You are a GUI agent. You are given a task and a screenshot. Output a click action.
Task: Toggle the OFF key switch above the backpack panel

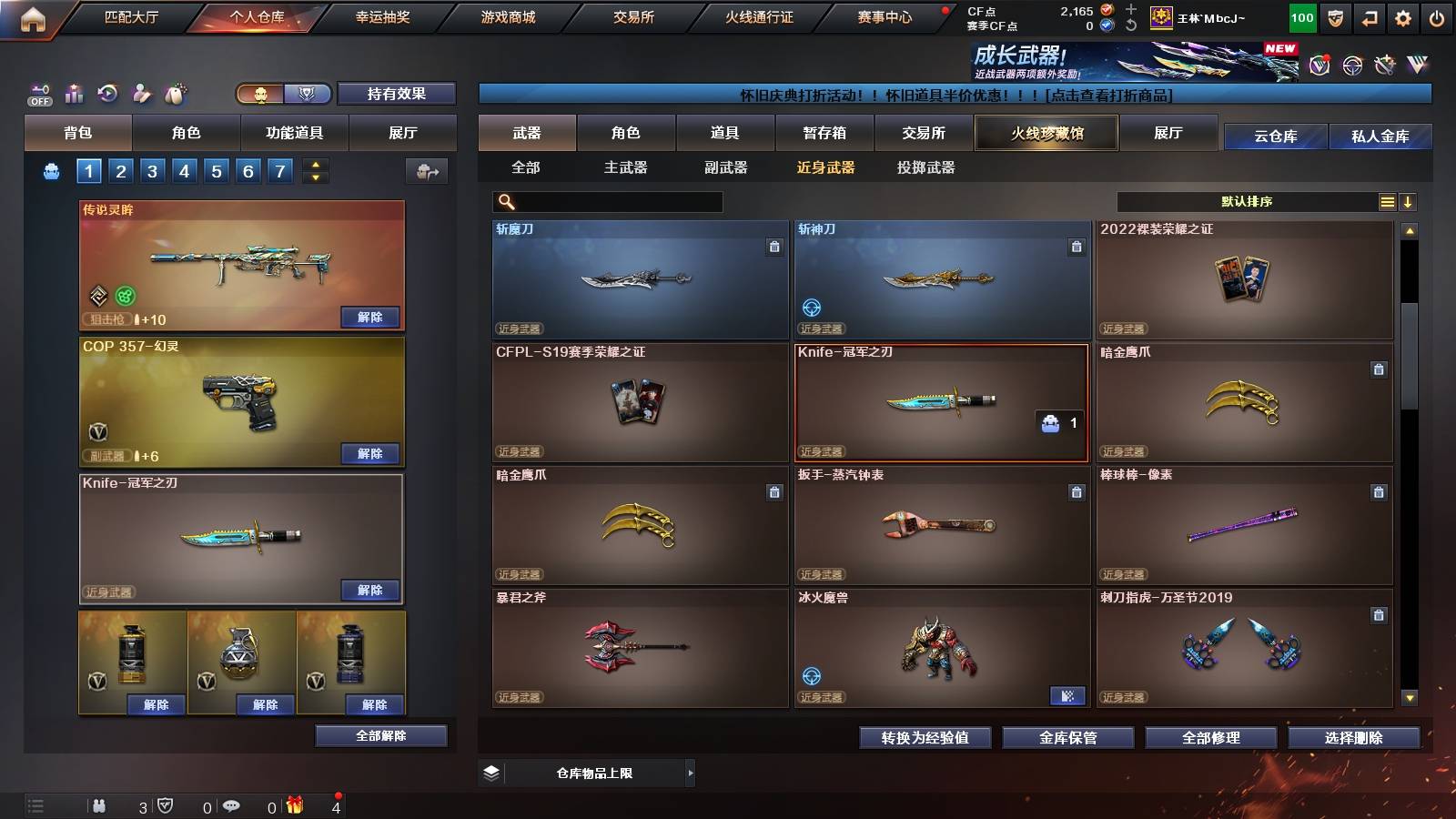[x=37, y=92]
